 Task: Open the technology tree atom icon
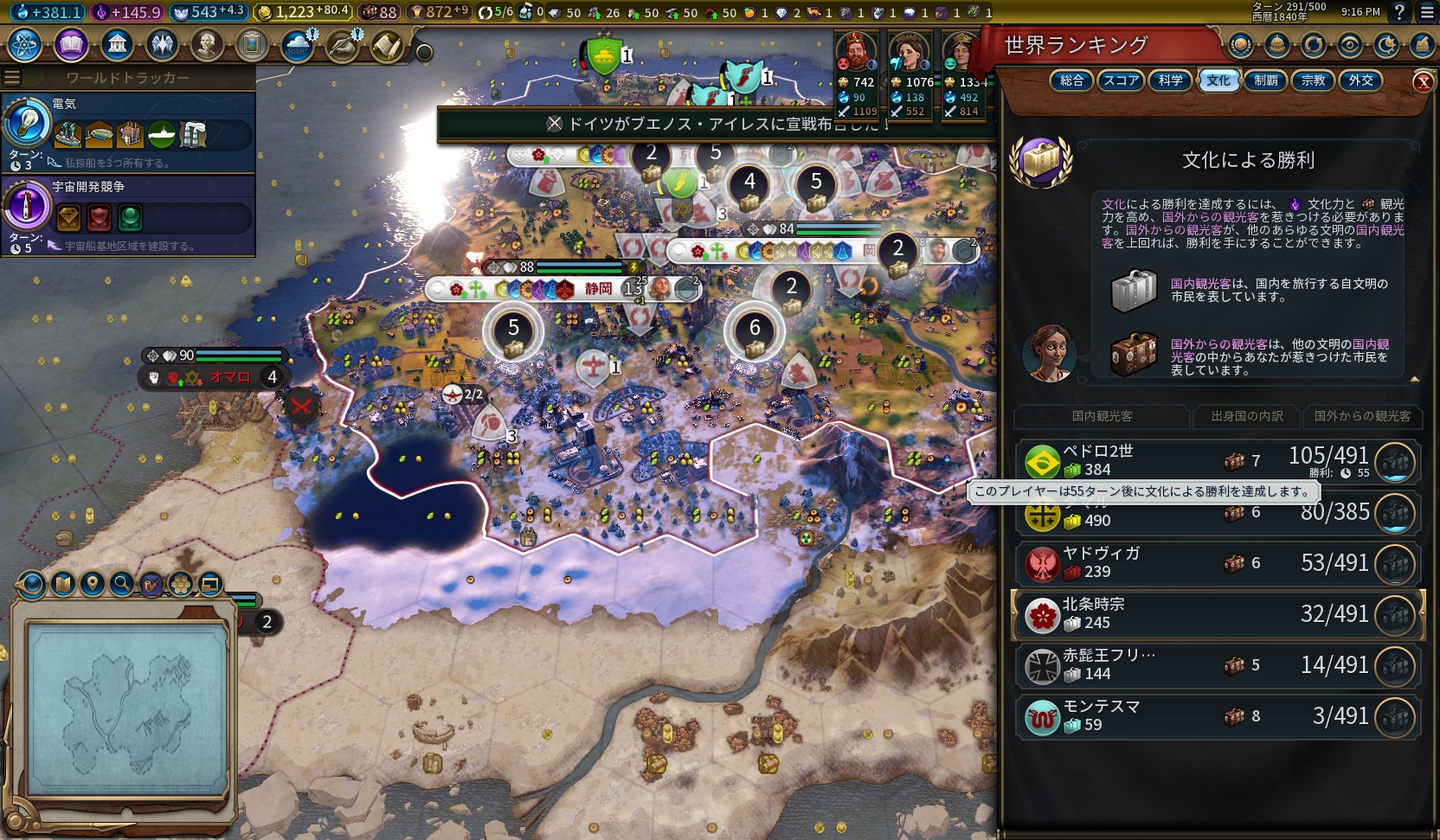click(x=25, y=44)
